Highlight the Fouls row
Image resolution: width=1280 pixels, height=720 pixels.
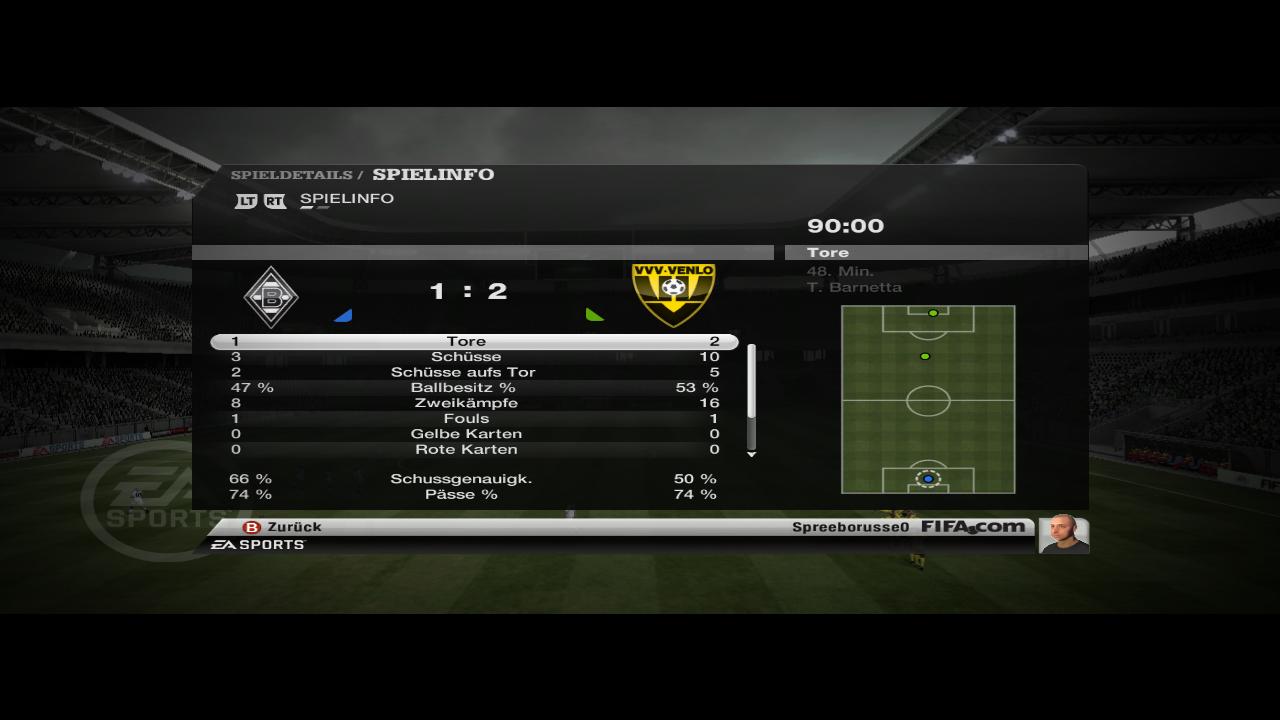466,418
